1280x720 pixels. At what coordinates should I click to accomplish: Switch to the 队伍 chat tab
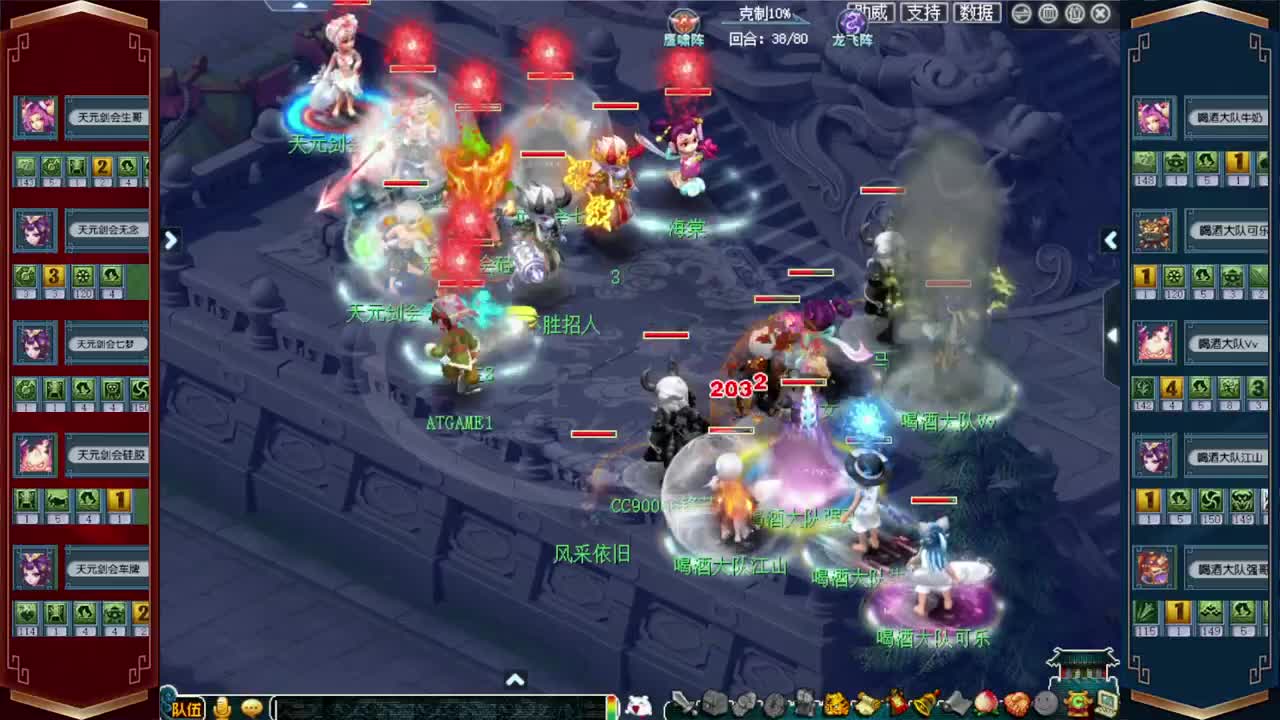click(188, 709)
